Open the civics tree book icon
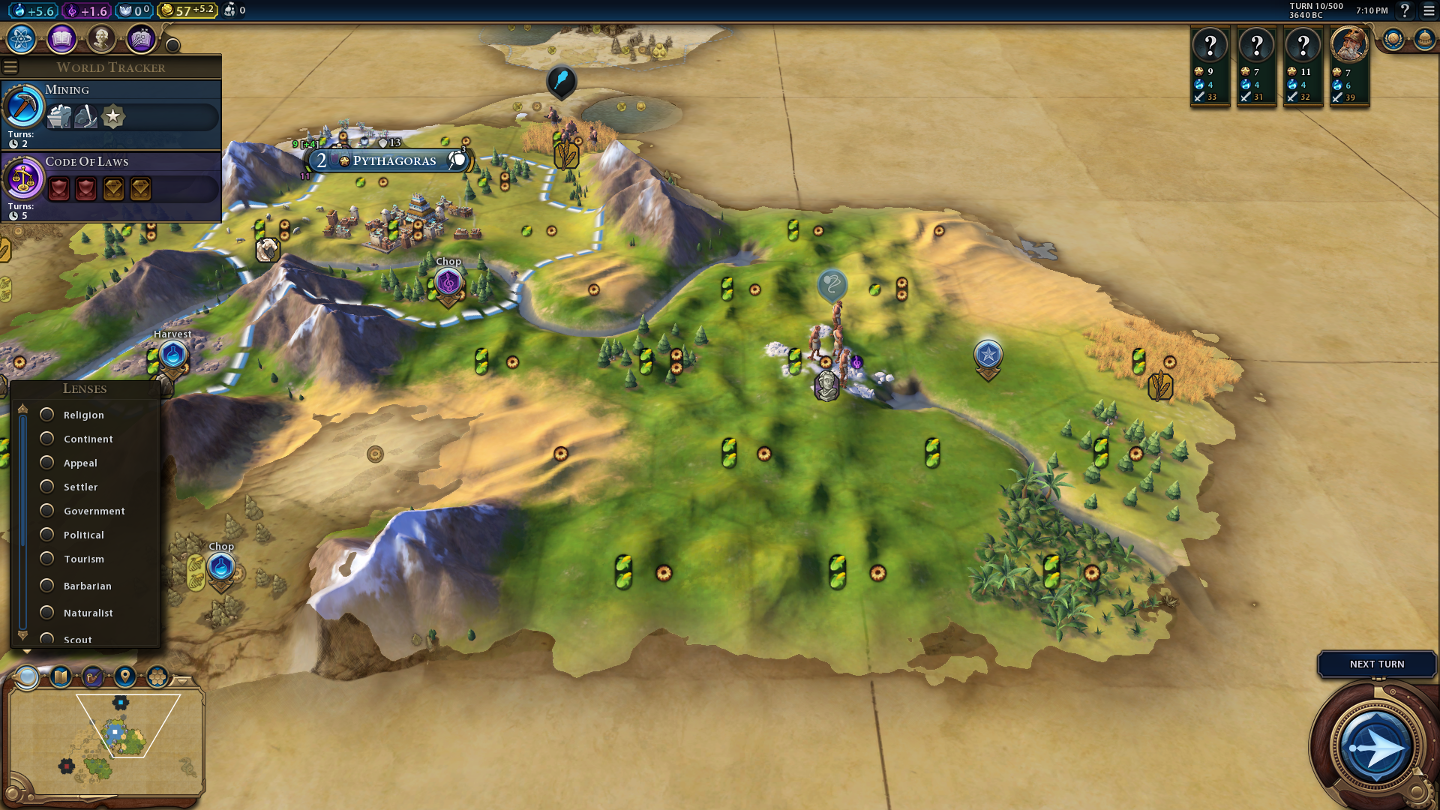The height and width of the screenshot is (810, 1440). pyautogui.click(x=61, y=39)
